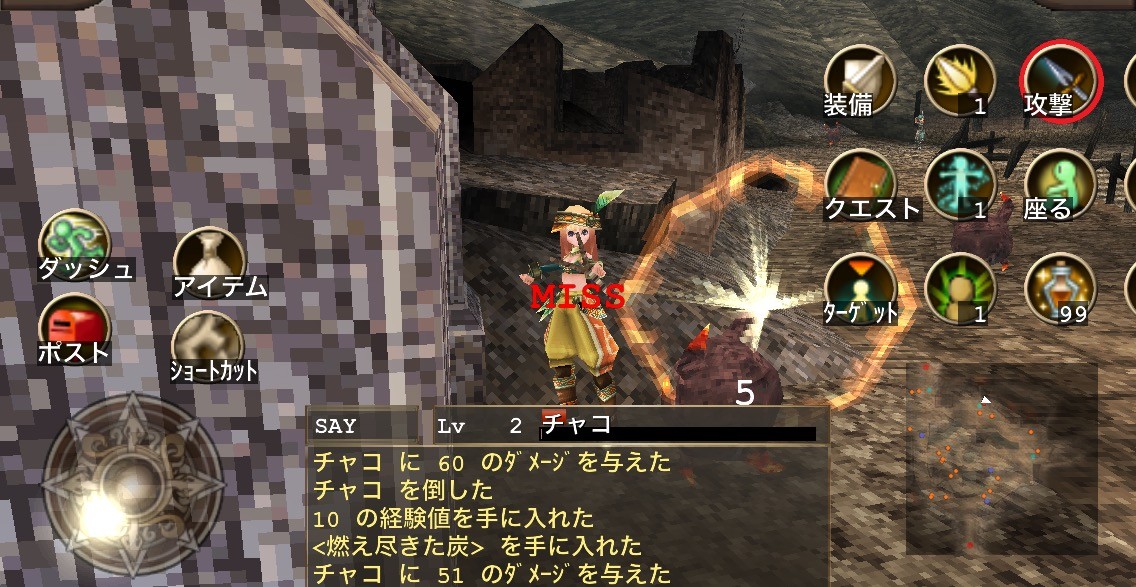The image size is (1136, 587).
Task: Select the 座る sit action
Action: [x=1060, y=185]
